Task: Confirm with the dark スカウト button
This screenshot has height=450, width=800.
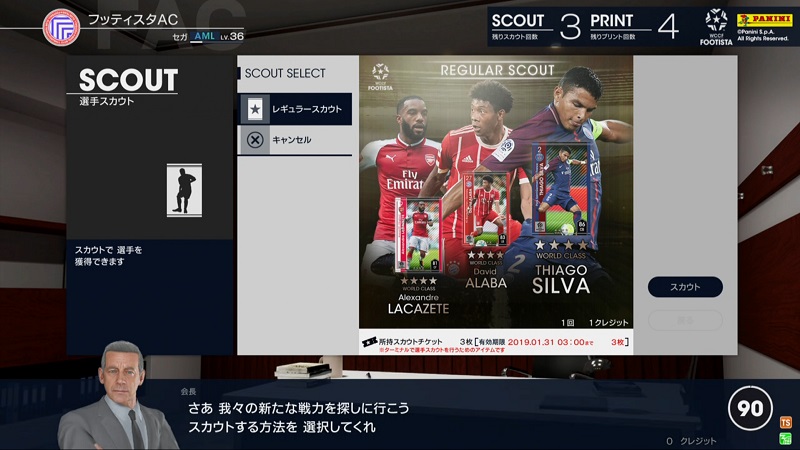Action: (x=685, y=287)
